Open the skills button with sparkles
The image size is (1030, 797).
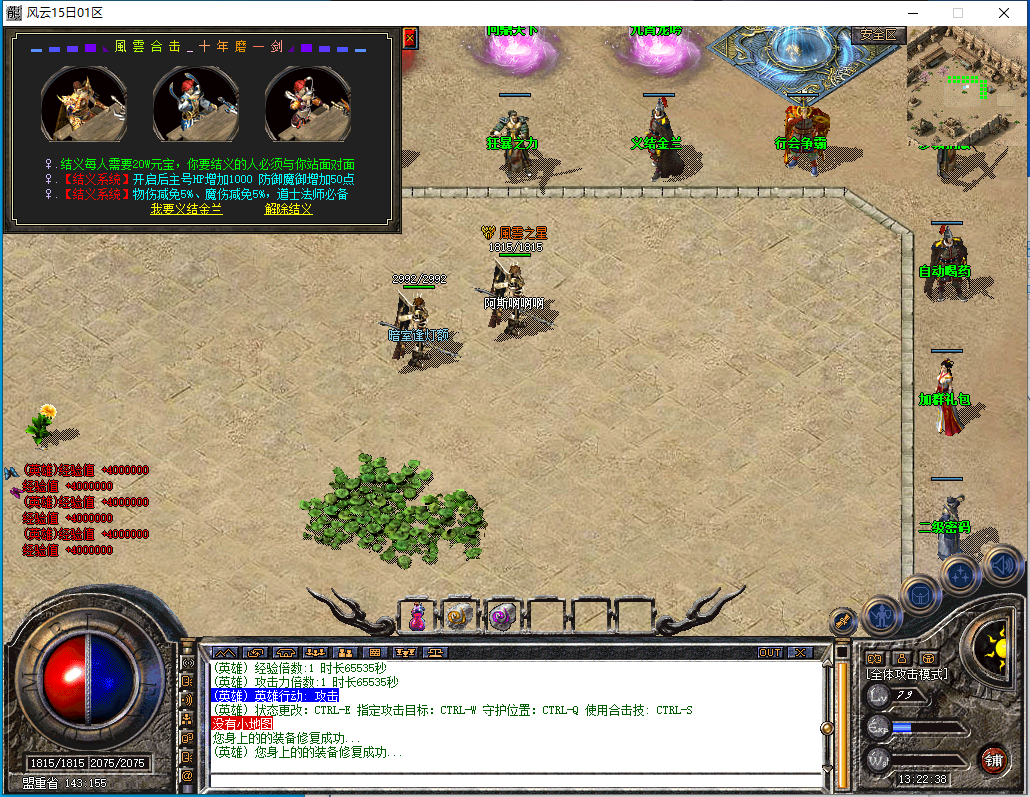coord(961,574)
